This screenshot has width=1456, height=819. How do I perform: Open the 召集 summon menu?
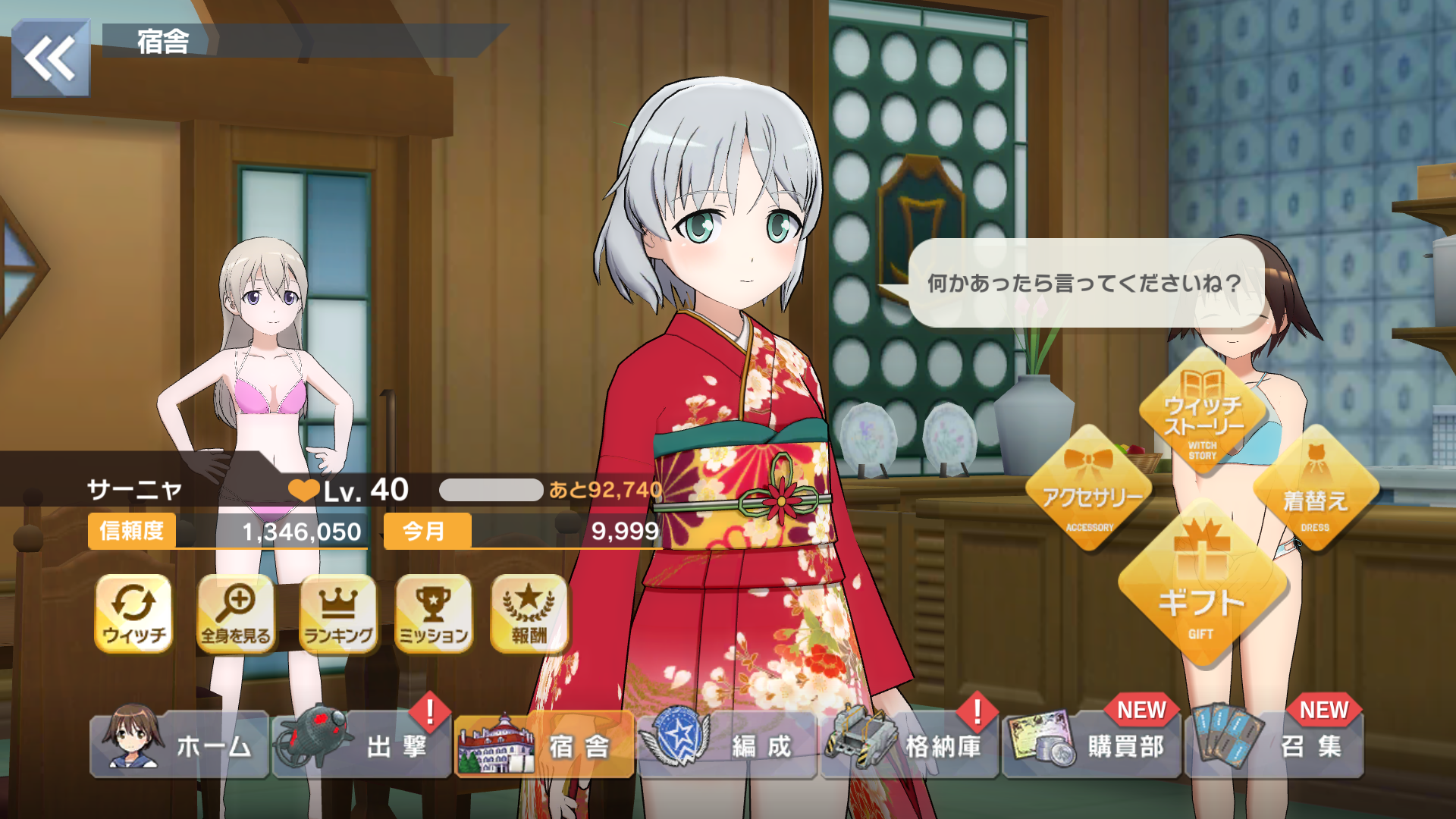pos(1274,745)
